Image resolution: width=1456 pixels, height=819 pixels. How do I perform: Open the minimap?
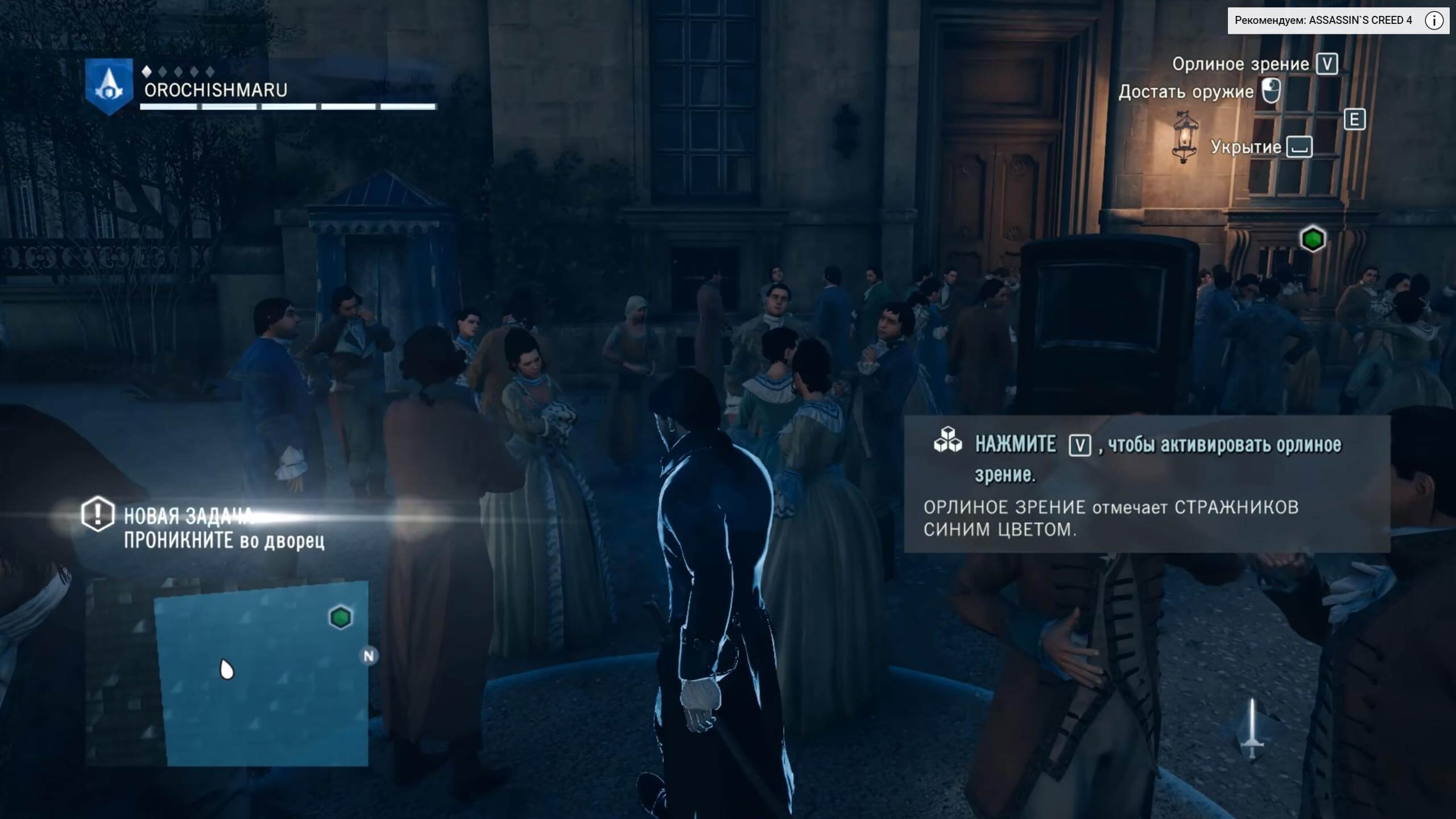click(x=262, y=674)
